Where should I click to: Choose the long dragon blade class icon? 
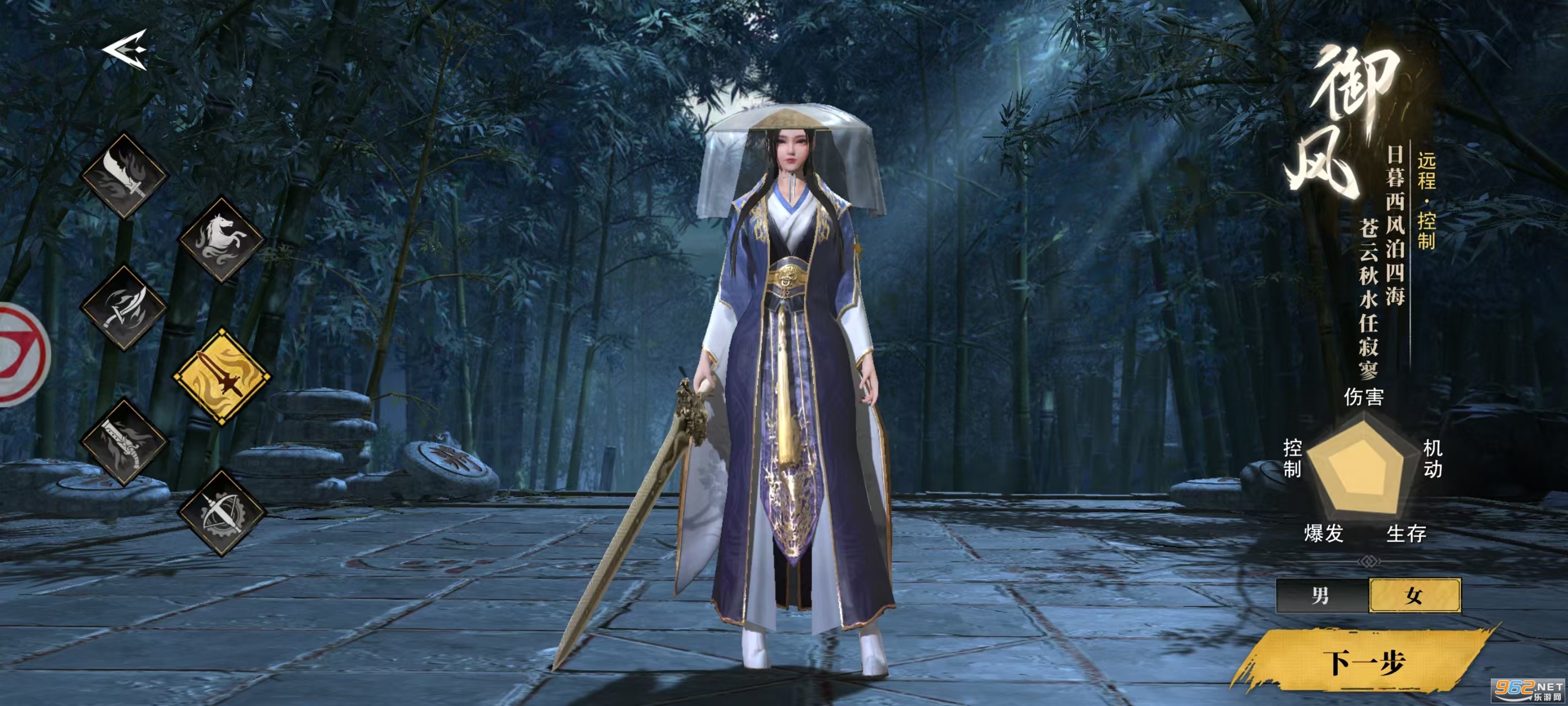tap(124, 443)
